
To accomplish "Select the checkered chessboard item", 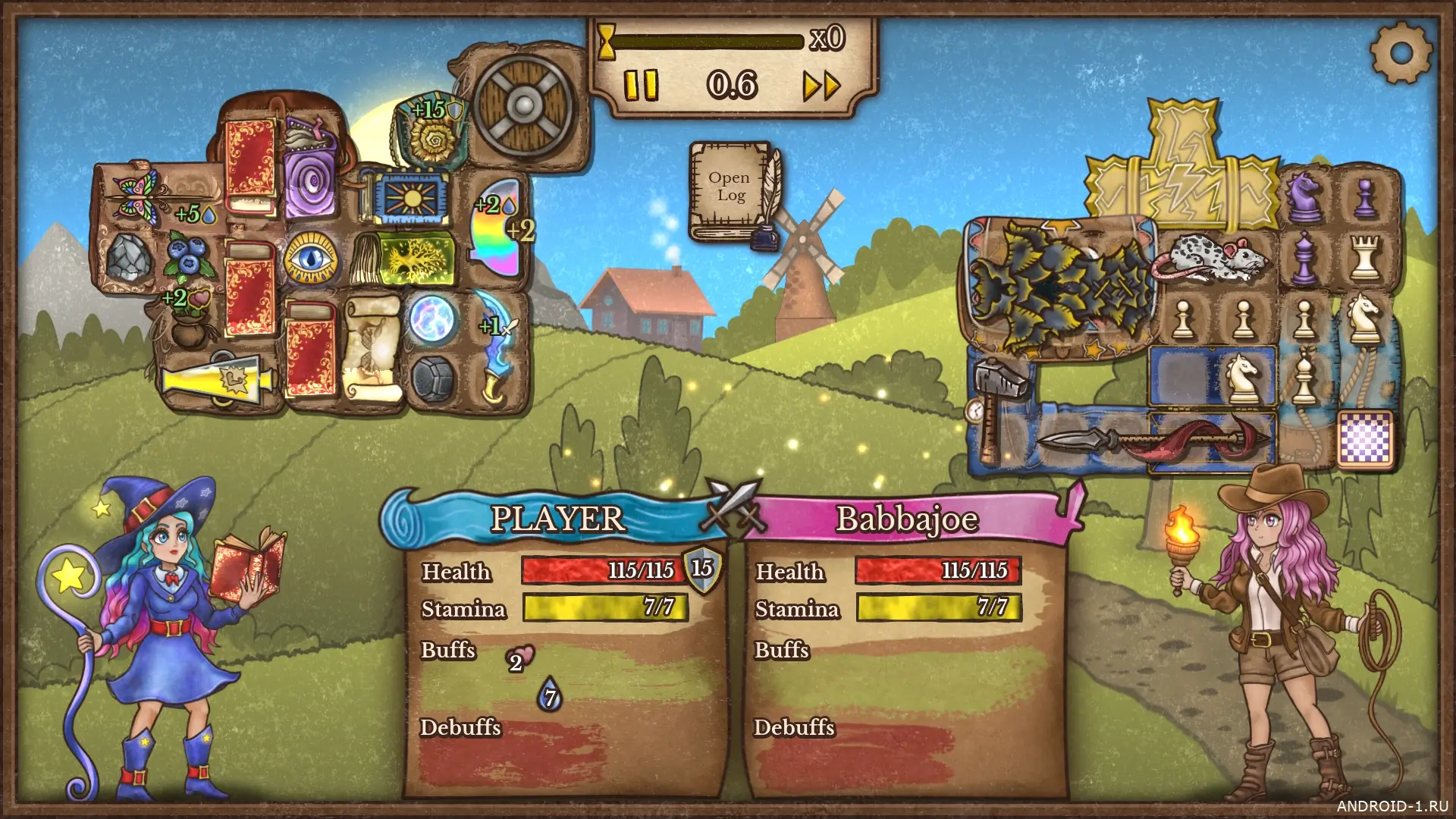I will (1365, 438).
